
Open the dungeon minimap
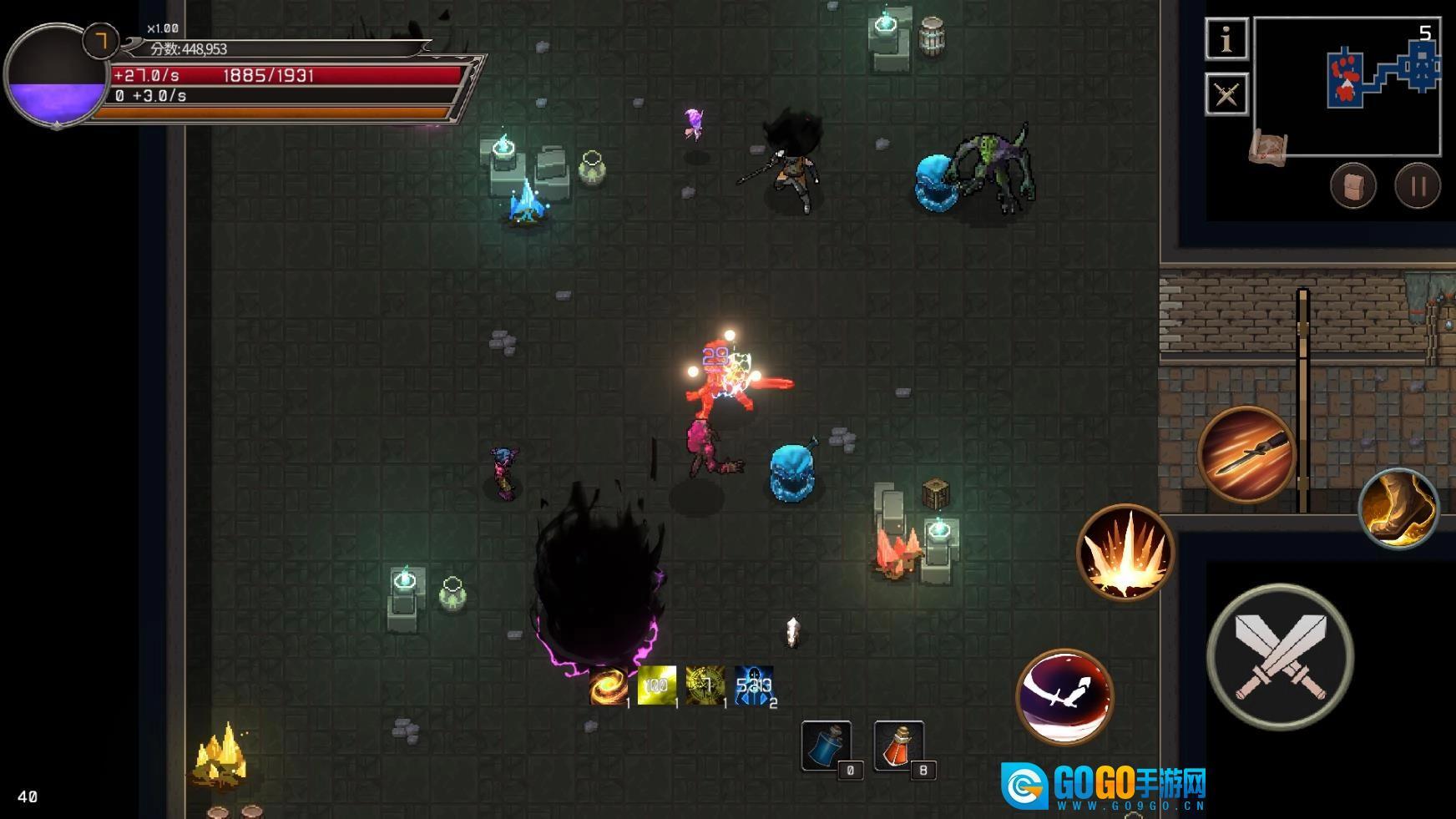1347,87
